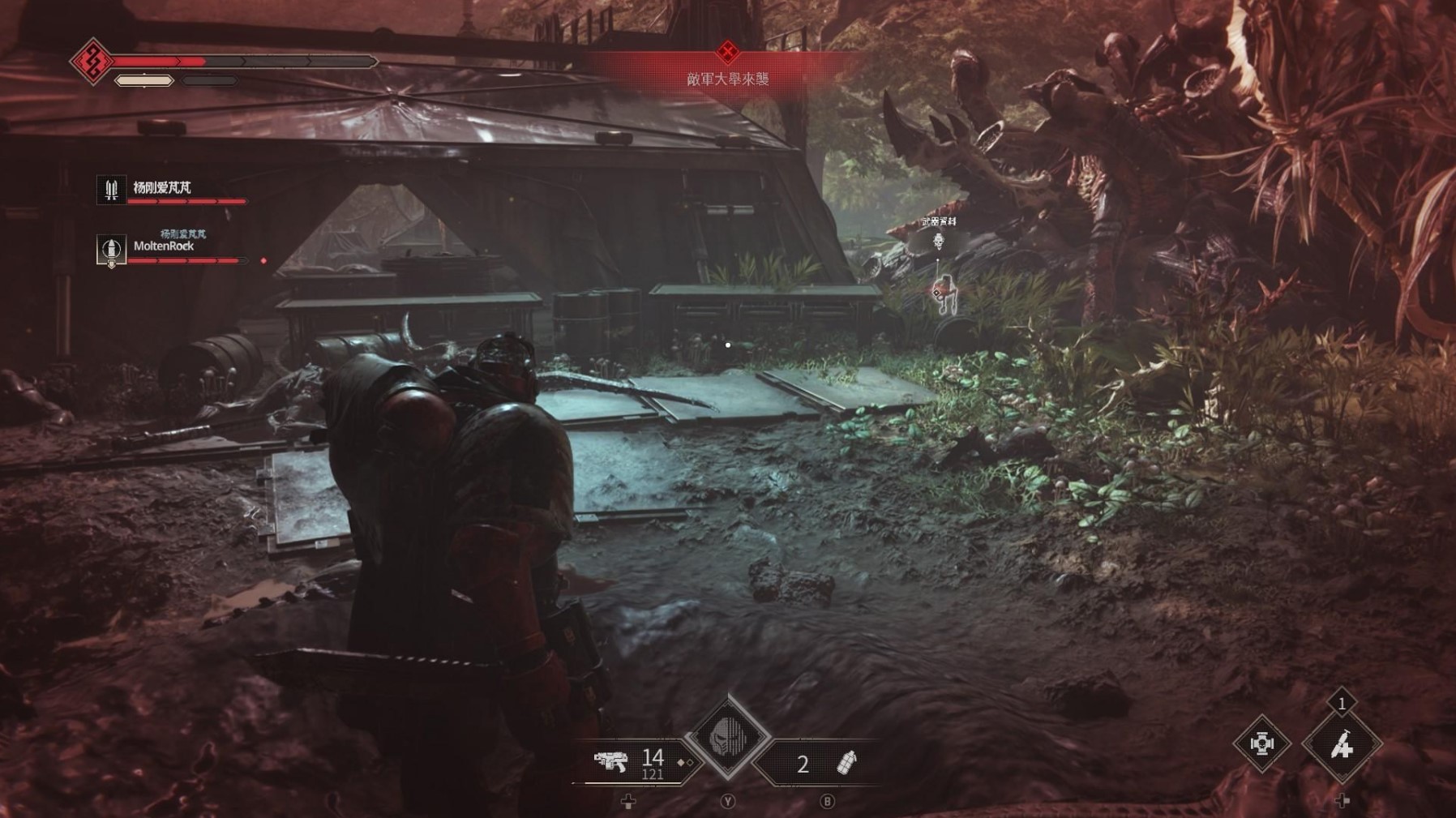Image resolution: width=1456 pixels, height=818 pixels.
Task: Select teammate 杨刚爱芃芃's twin-blade class icon
Action: click(111, 190)
